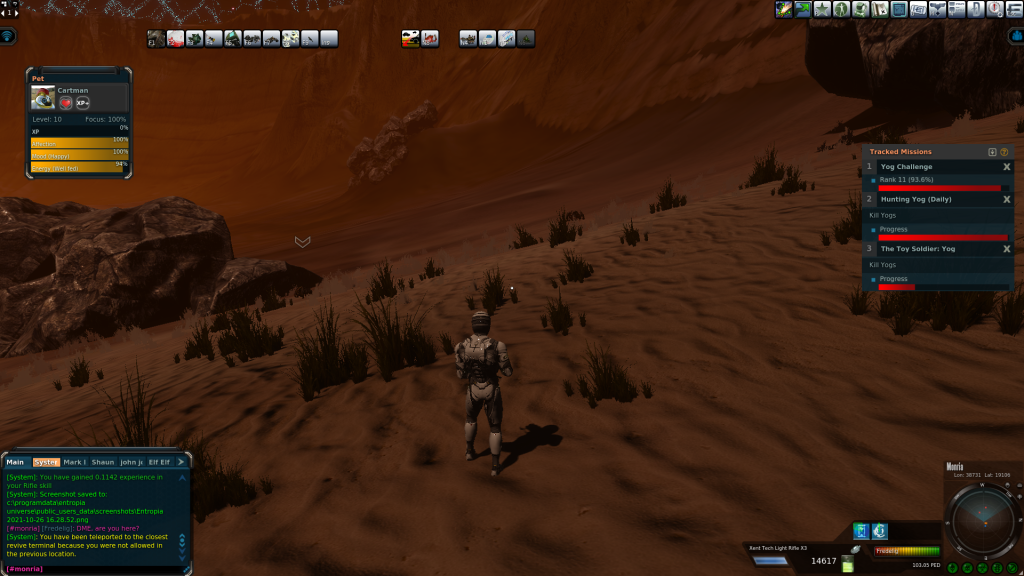Toggle the pet XP buff icon
Viewport: 1024px width, 576px height.
83,103
